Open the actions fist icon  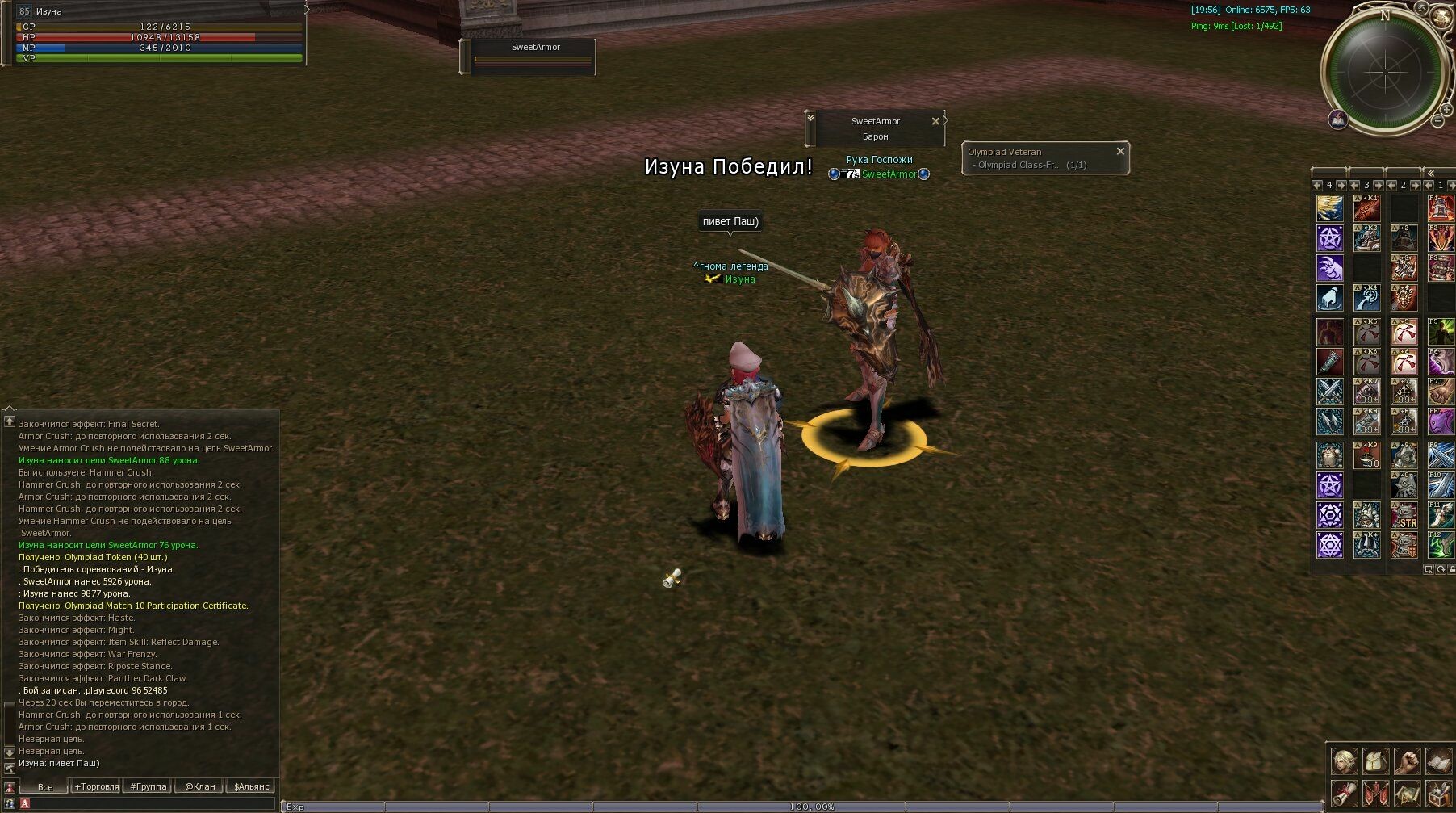1407,761
